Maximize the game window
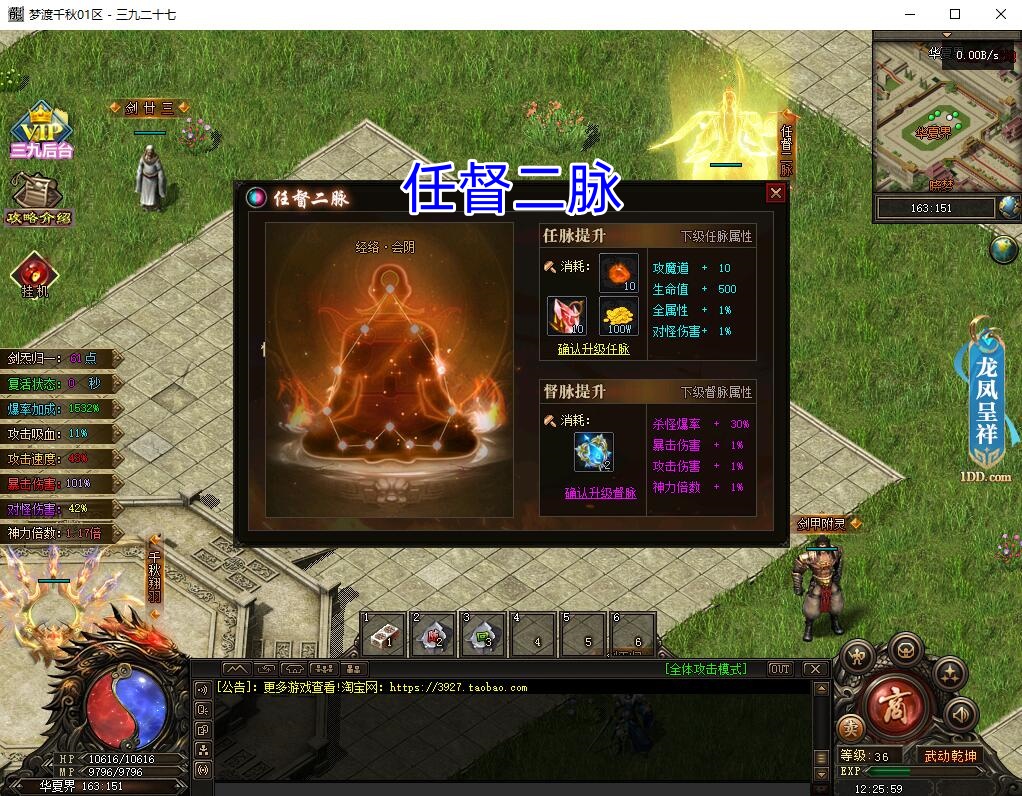This screenshot has width=1022, height=796. 954,14
